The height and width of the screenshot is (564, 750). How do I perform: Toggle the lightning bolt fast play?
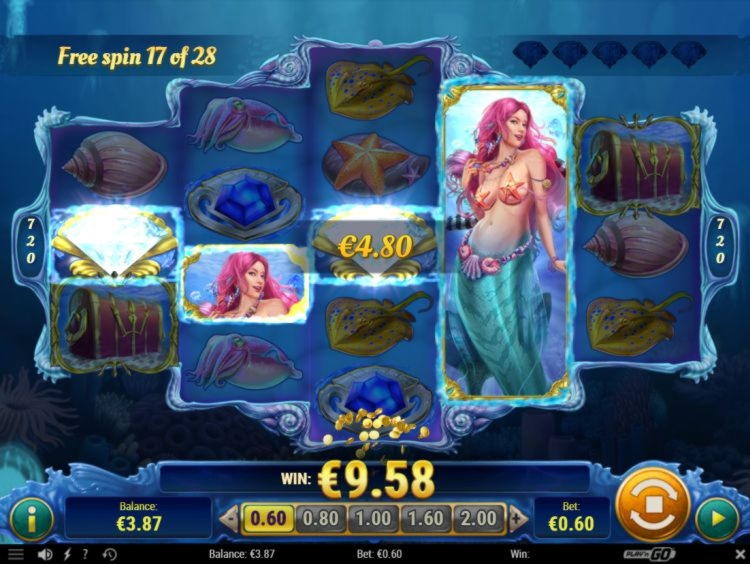pos(66,554)
